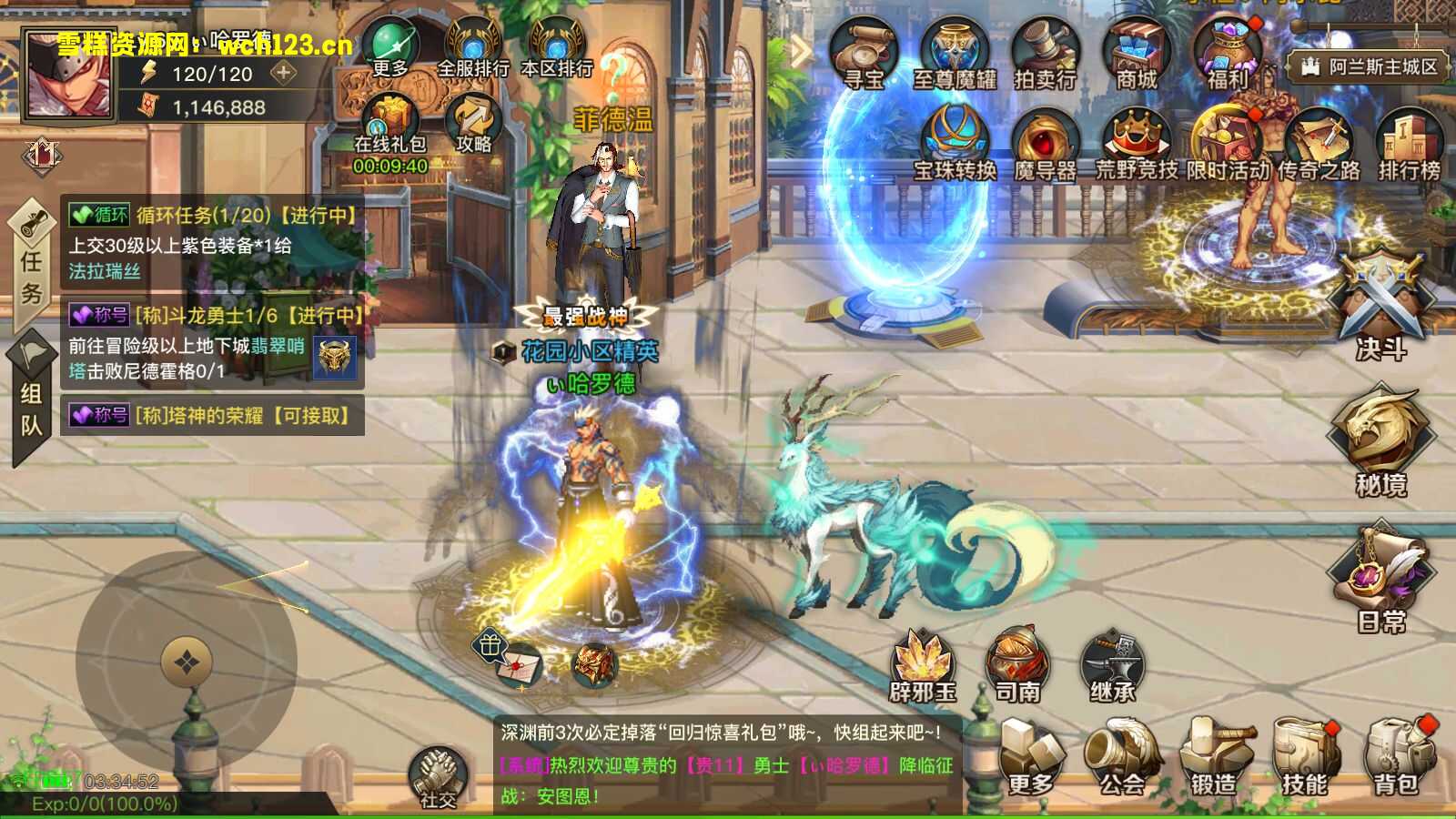Add stamina with the plus button
The width and height of the screenshot is (1456, 819).
pyautogui.click(x=284, y=74)
